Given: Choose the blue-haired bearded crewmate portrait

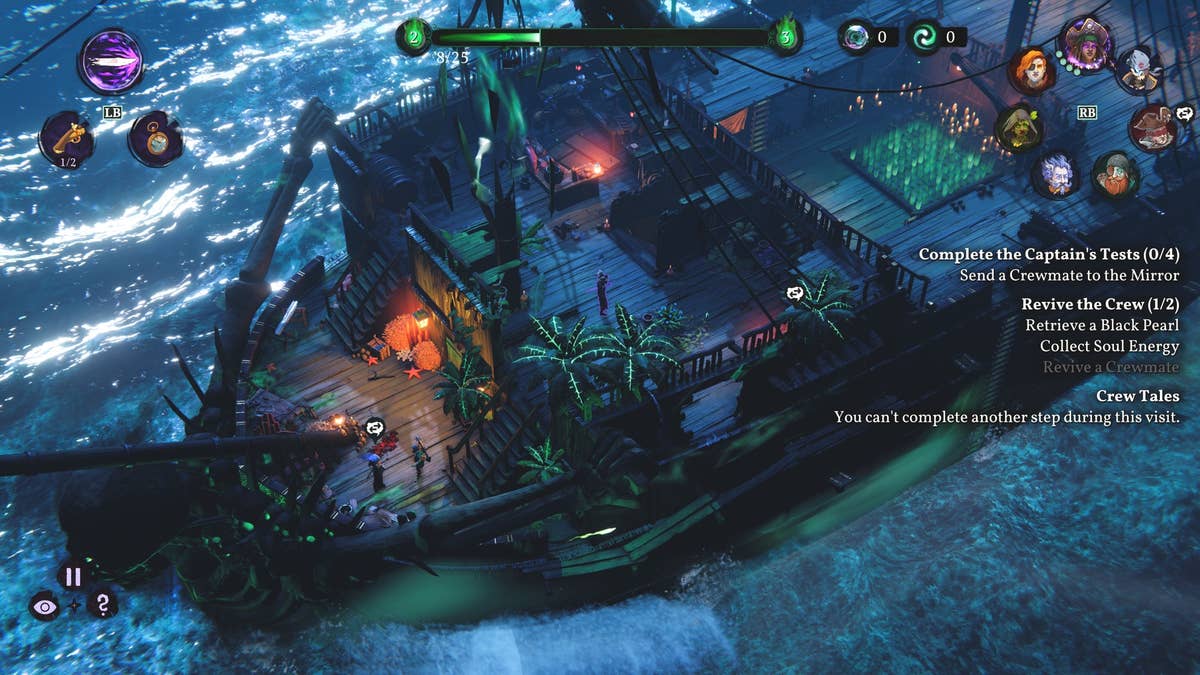Looking at the screenshot, I should 1057,174.
